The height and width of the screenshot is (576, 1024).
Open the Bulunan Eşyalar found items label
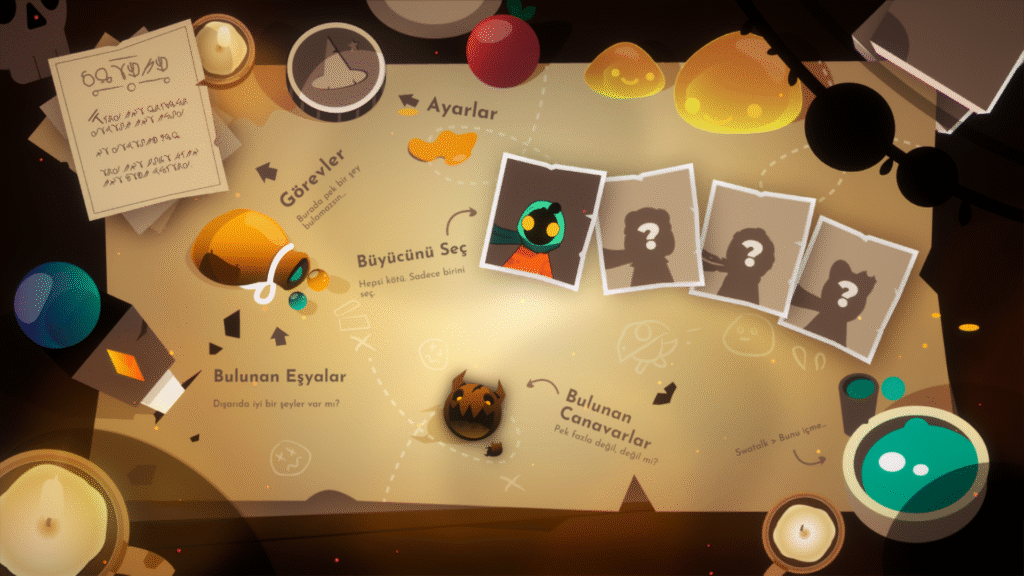[x=279, y=377]
